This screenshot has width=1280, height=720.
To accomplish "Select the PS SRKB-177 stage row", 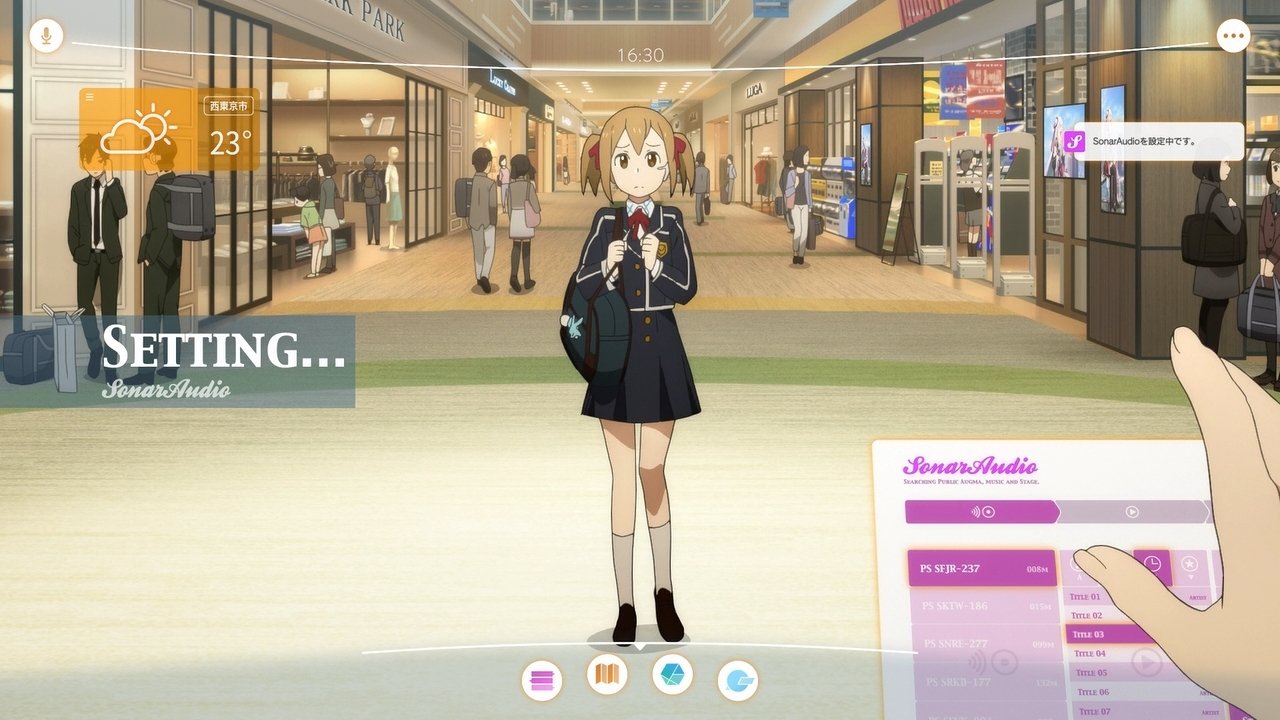I will tap(983, 682).
